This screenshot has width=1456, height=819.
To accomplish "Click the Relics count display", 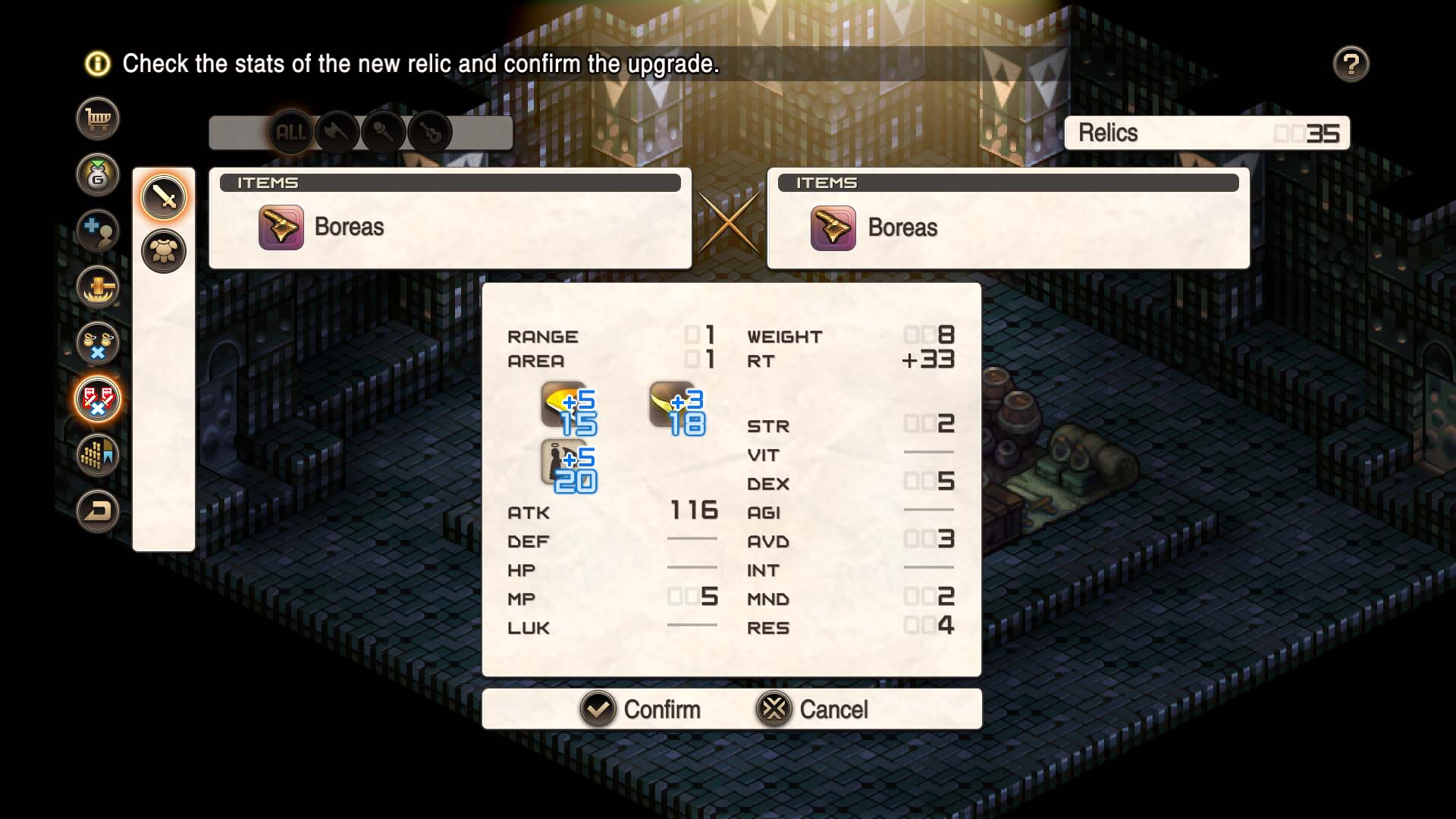I will click(x=1207, y=133).
